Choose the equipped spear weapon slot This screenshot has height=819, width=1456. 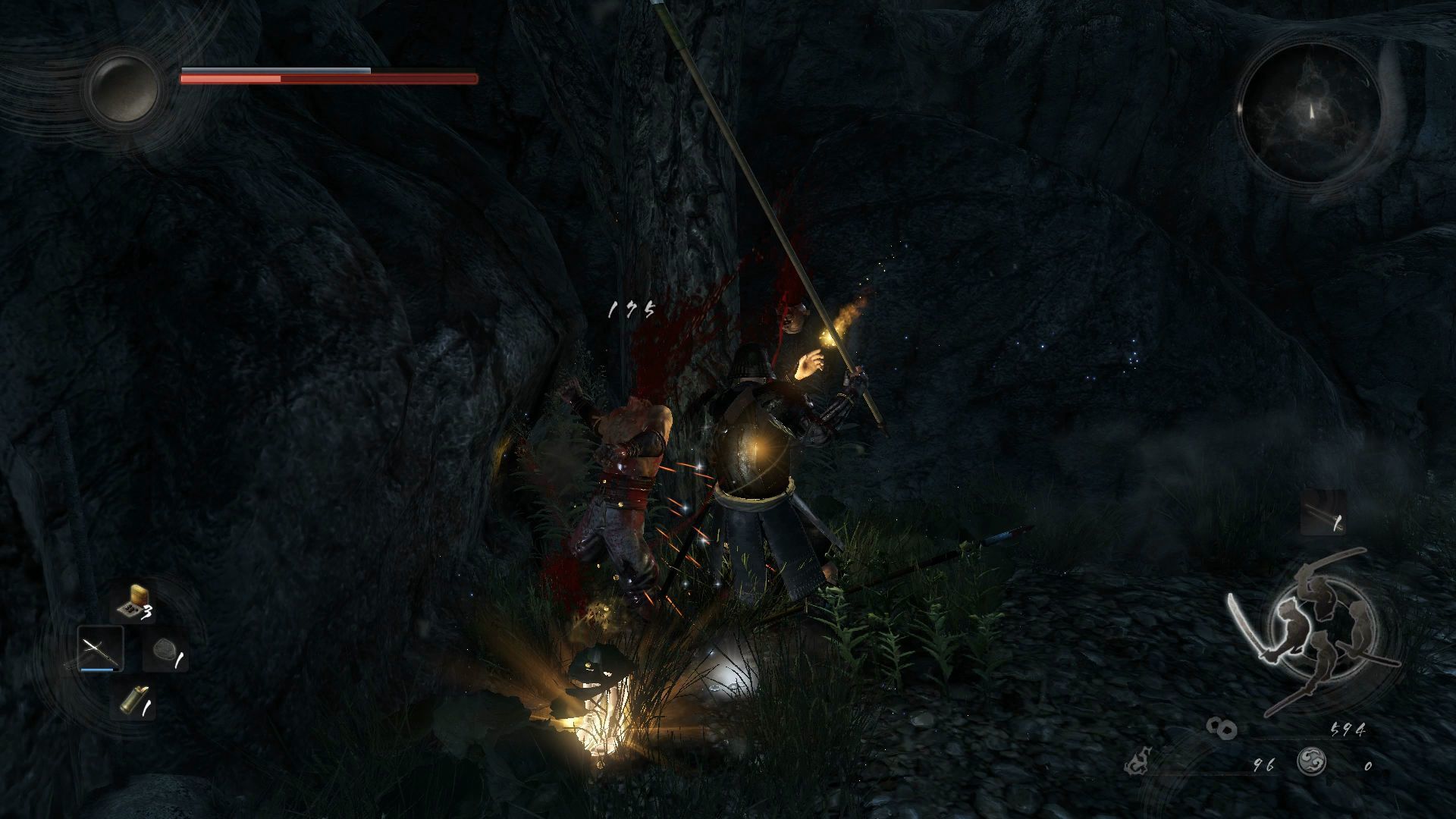click(x=100, y=650)
